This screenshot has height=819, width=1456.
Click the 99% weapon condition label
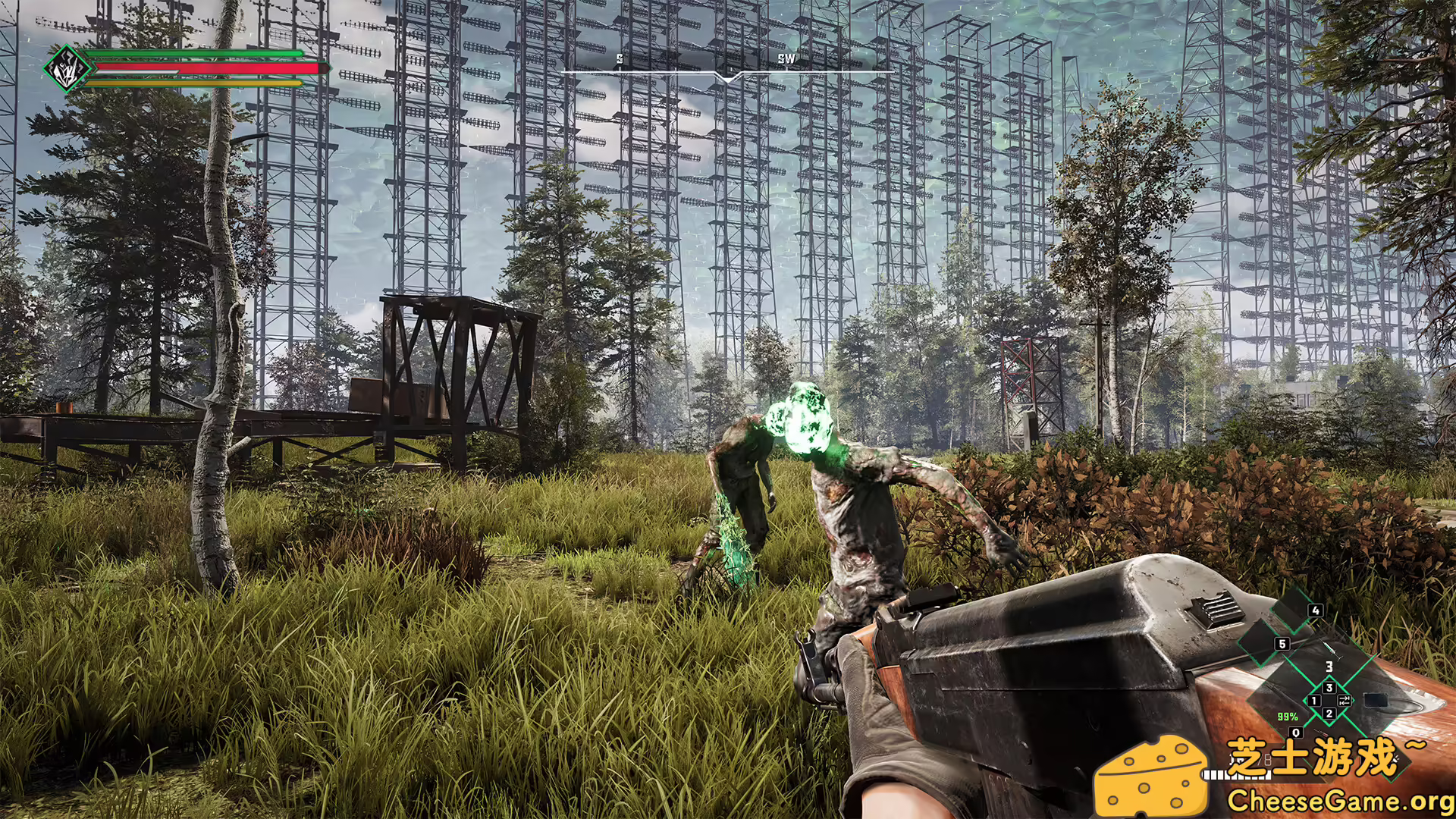click(x=1287, y=717)
